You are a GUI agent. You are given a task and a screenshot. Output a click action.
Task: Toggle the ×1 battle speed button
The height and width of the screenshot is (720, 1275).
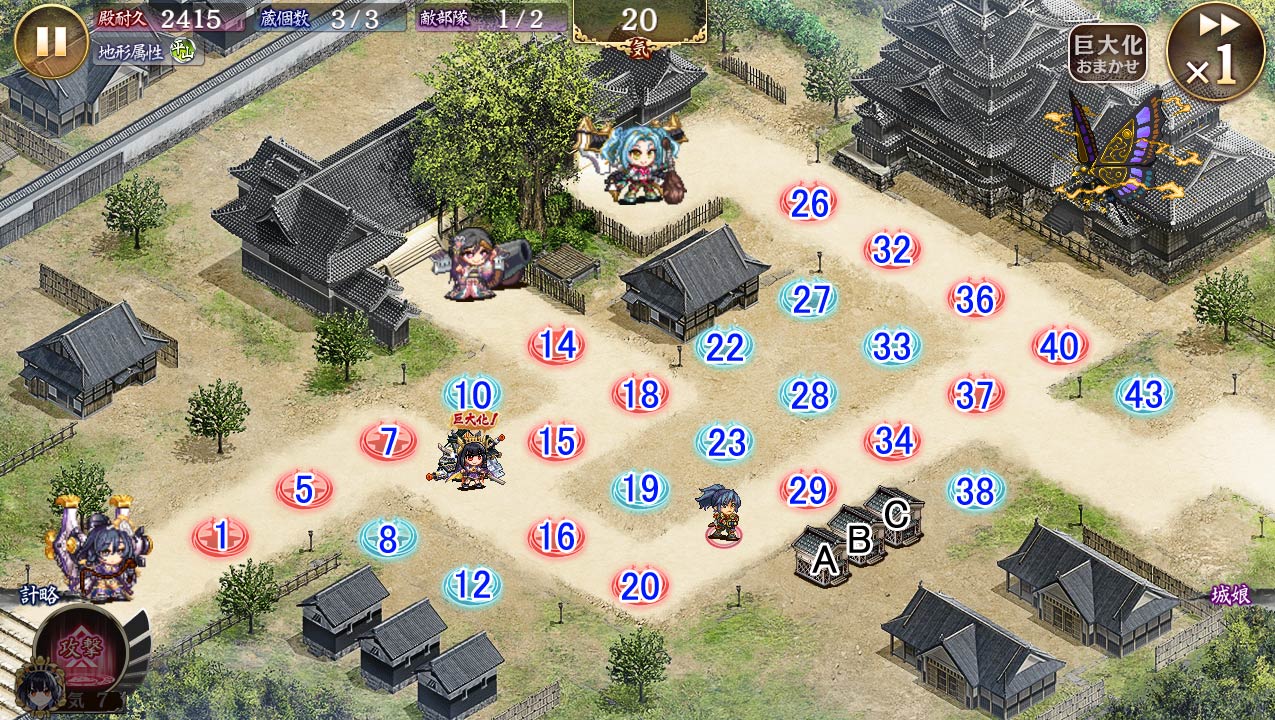point(1215,52)
